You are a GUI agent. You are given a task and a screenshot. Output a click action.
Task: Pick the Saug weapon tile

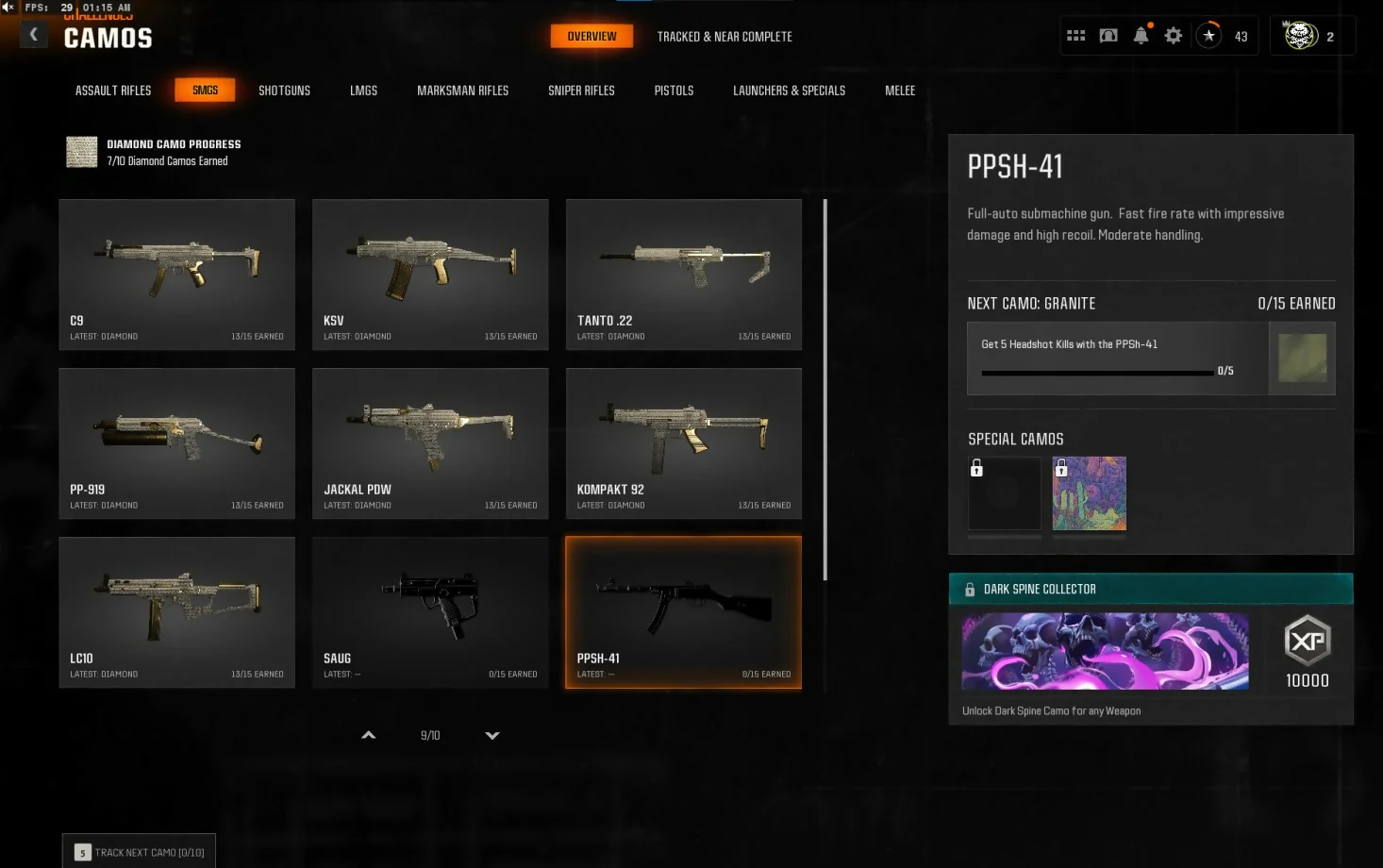(x=430, y=611)
